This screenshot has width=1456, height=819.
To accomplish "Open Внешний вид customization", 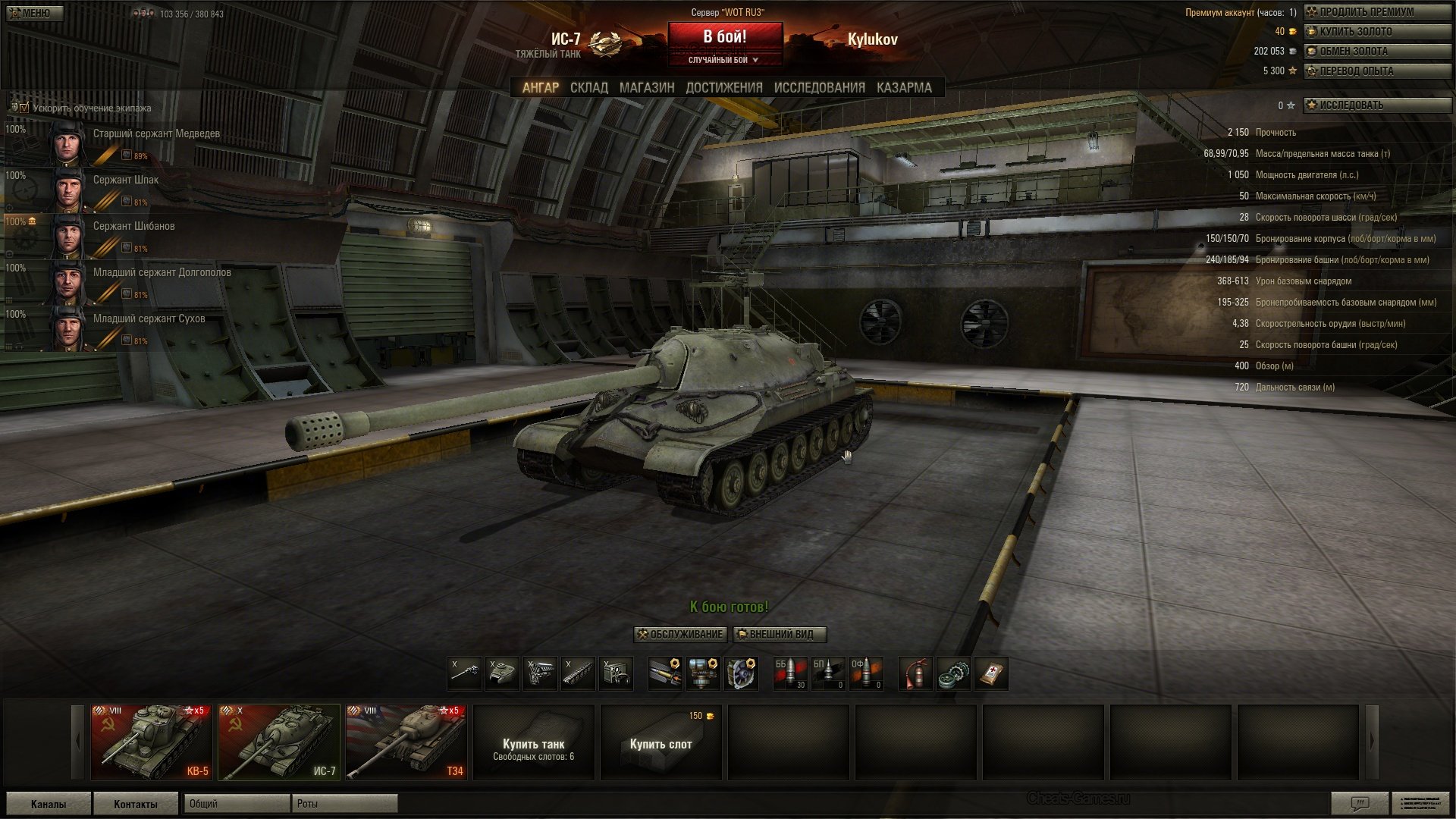I will click(x=780, y=635).
